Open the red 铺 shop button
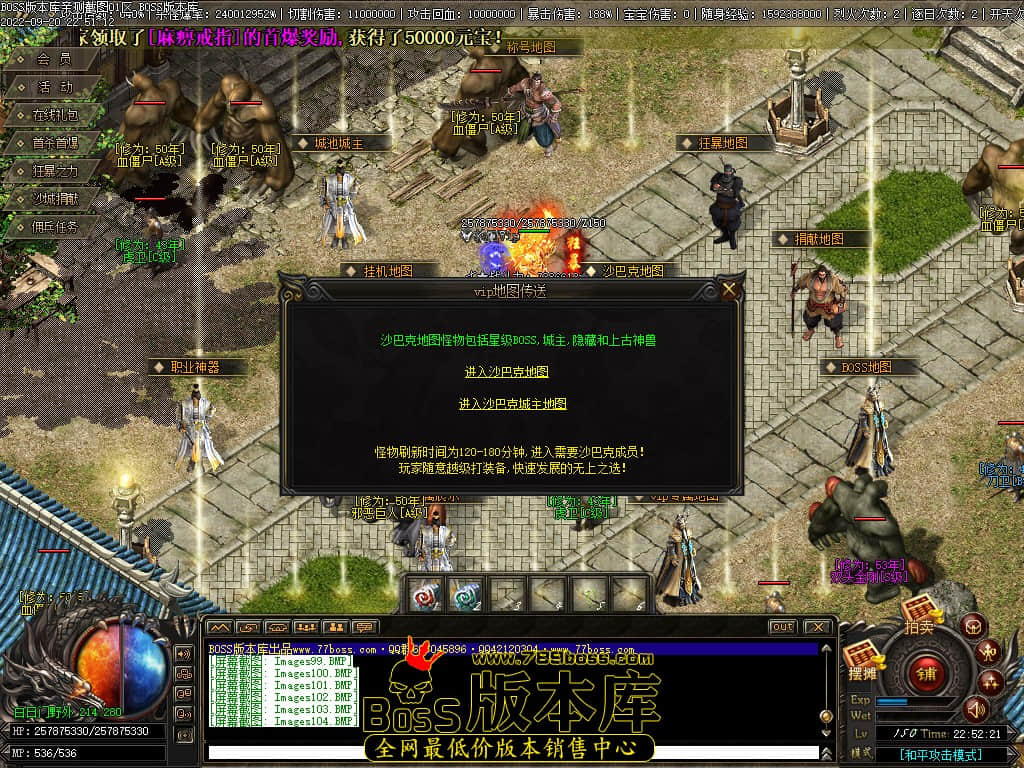The image size is (1024, 768). [926, 671]
